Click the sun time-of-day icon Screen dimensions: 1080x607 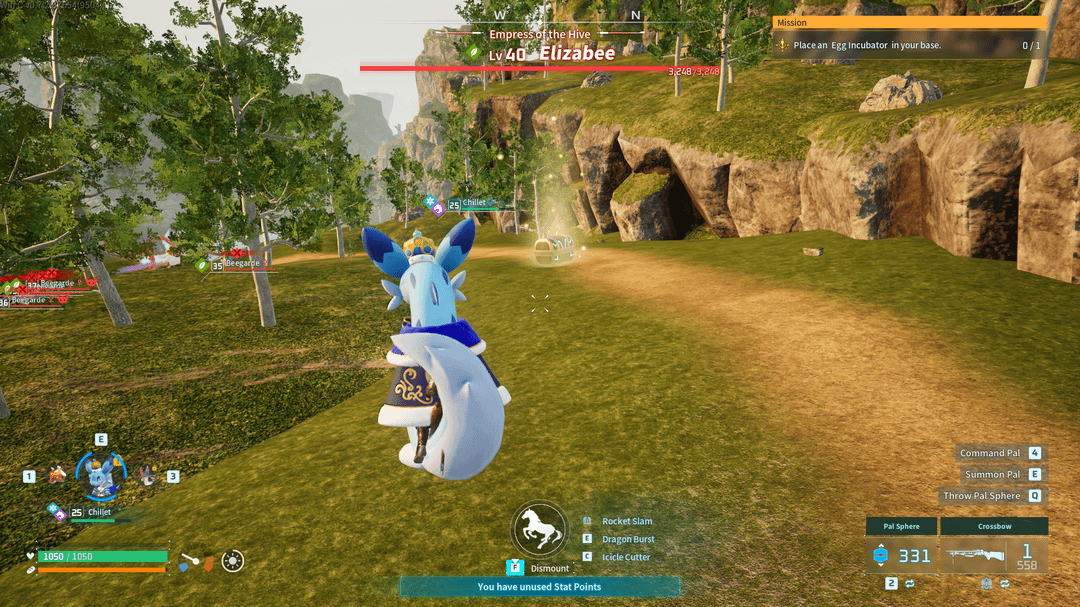[233, 561]
